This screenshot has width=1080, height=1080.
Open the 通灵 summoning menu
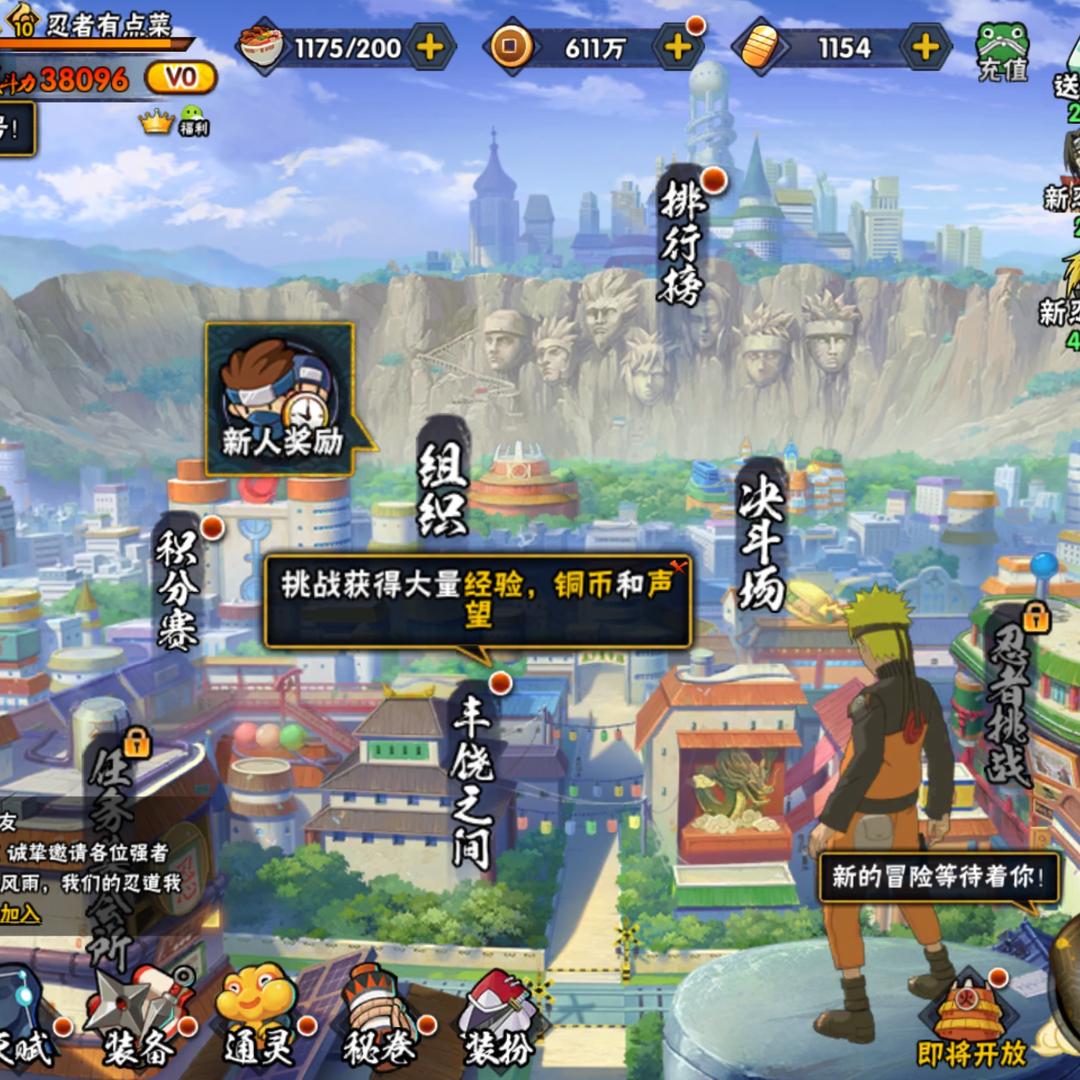(x=257, y=1018)
